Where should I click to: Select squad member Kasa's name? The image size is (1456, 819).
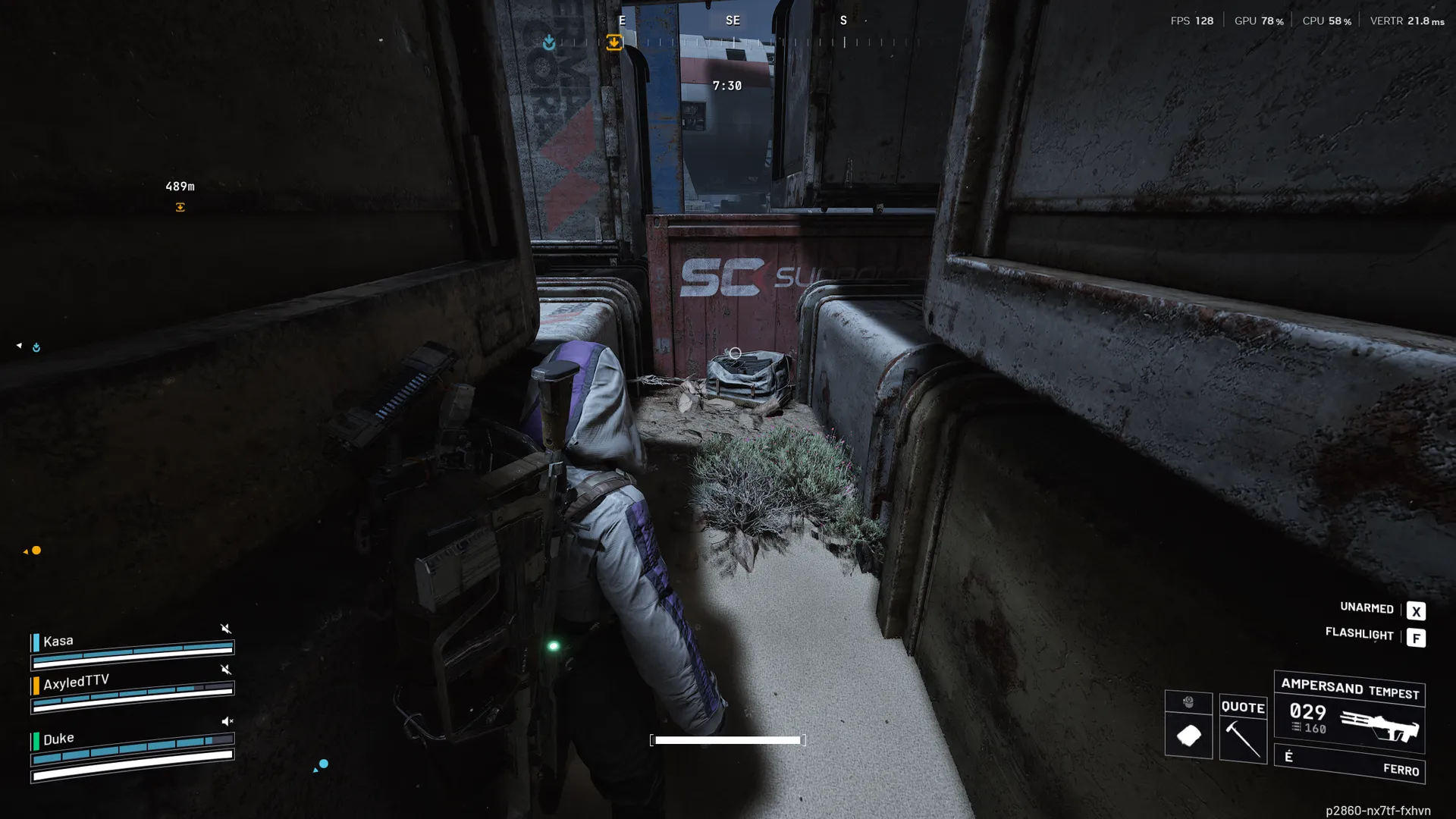point(58,642)
